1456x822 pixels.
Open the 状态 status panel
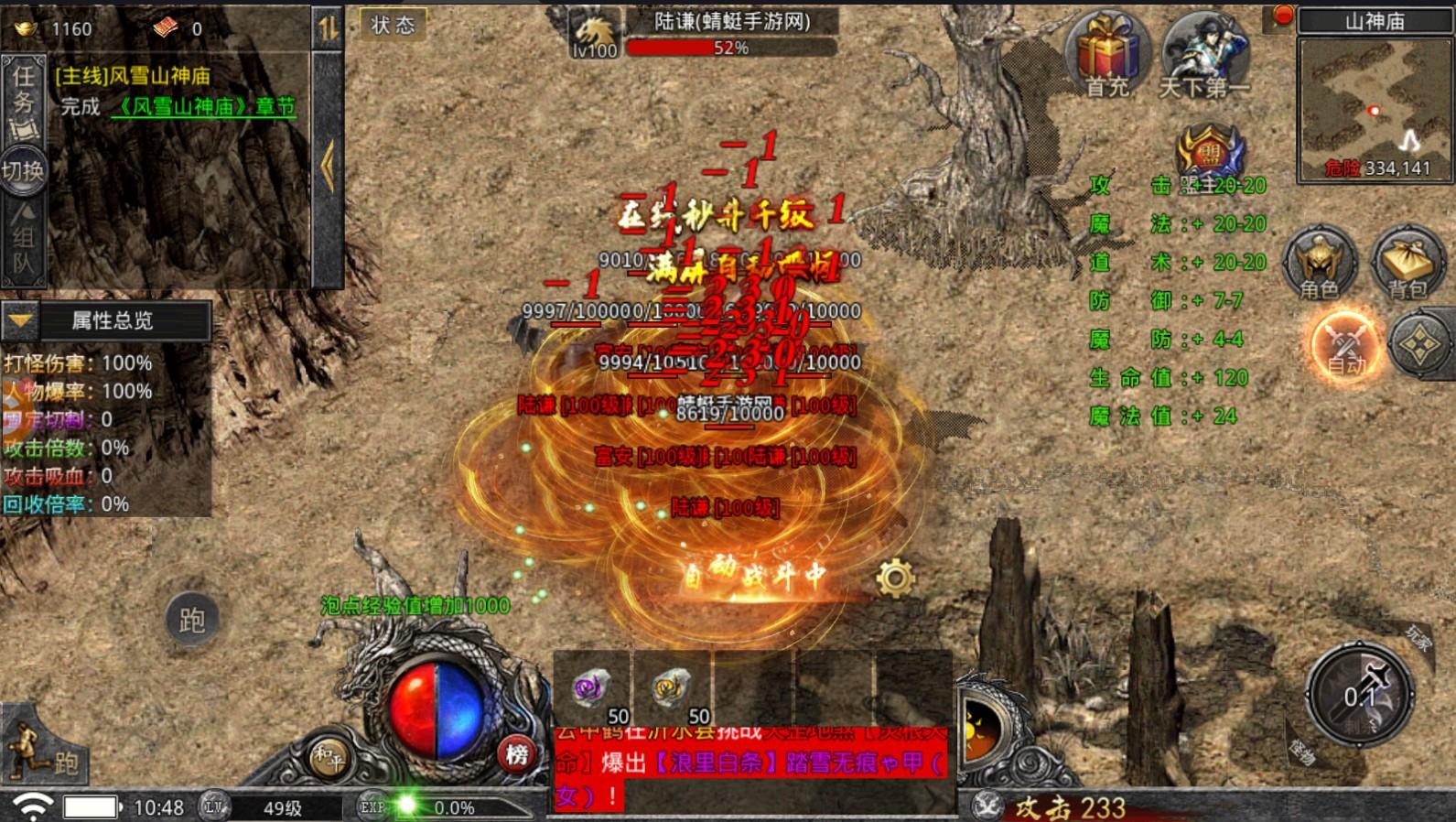(393, 25)
